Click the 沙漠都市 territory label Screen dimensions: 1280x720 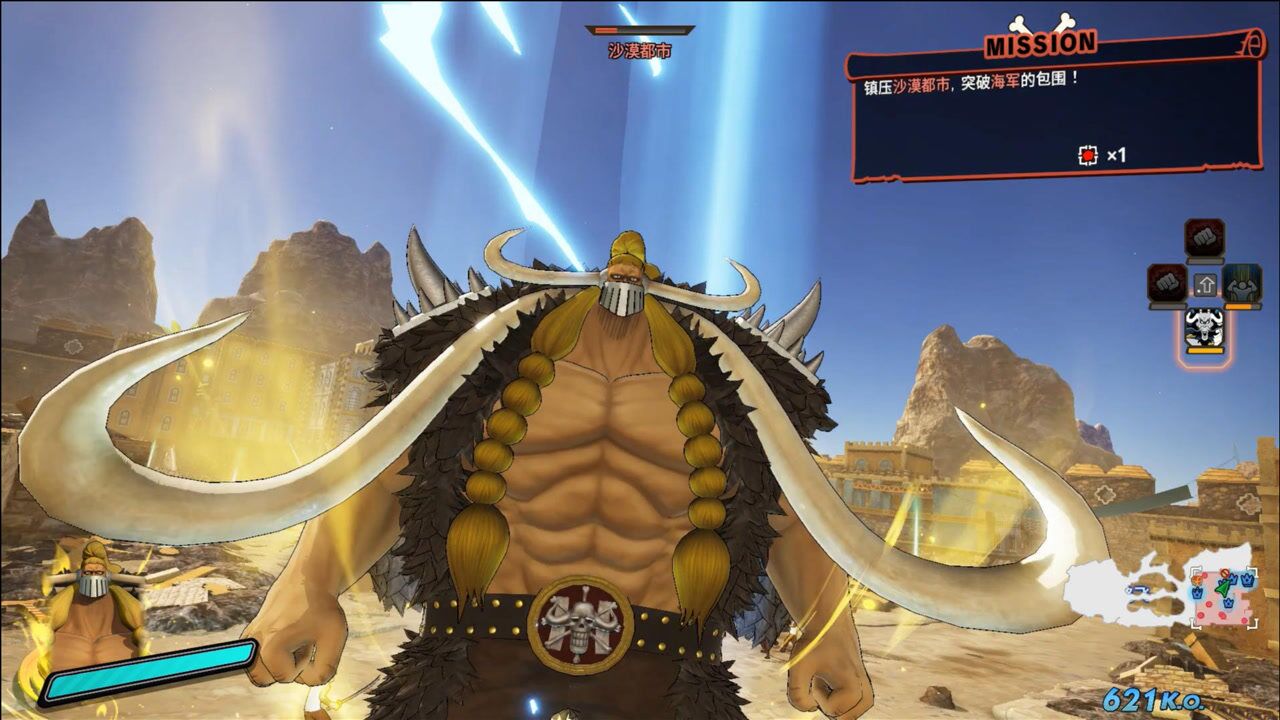[x=639, y=50]
